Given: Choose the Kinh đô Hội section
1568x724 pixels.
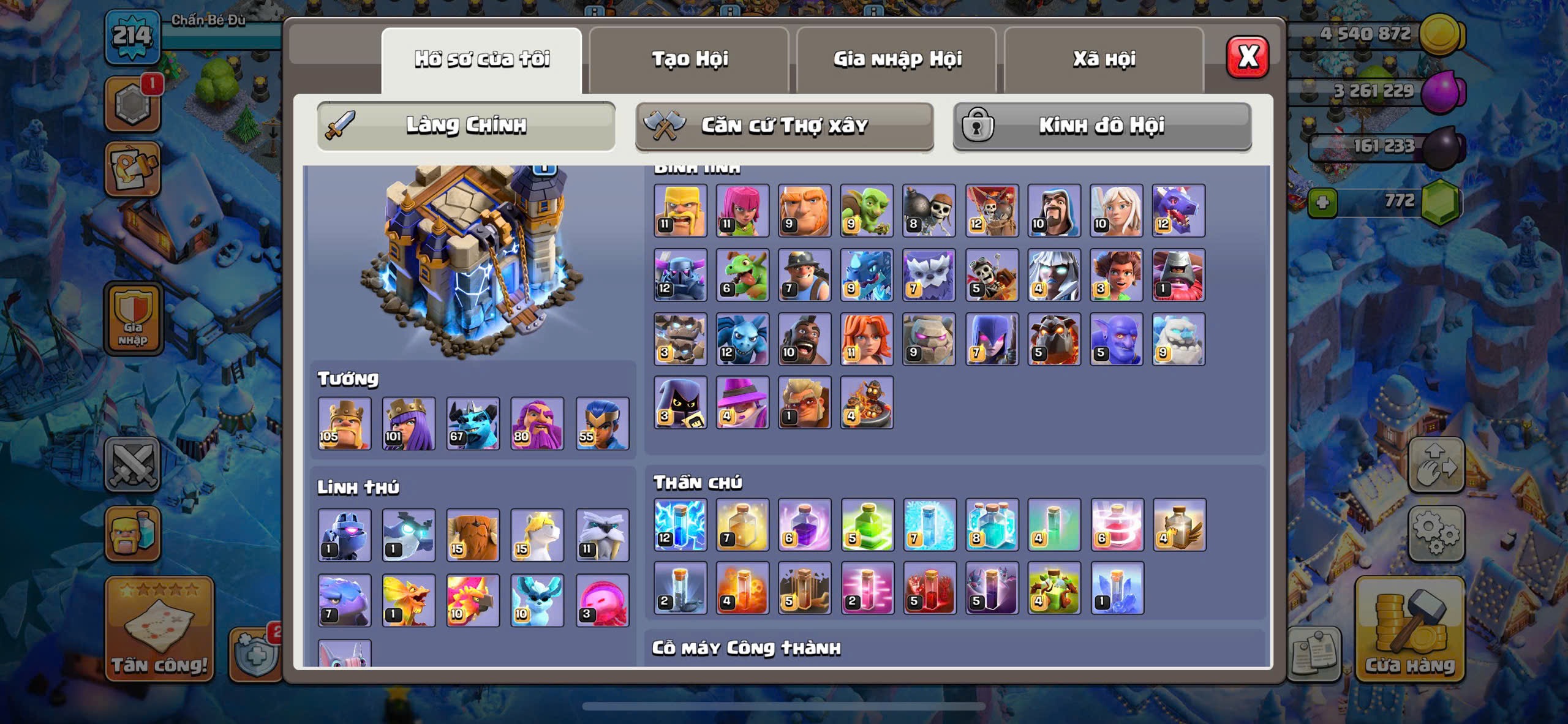Looking at the screenshot, I should pos(1101,126).
